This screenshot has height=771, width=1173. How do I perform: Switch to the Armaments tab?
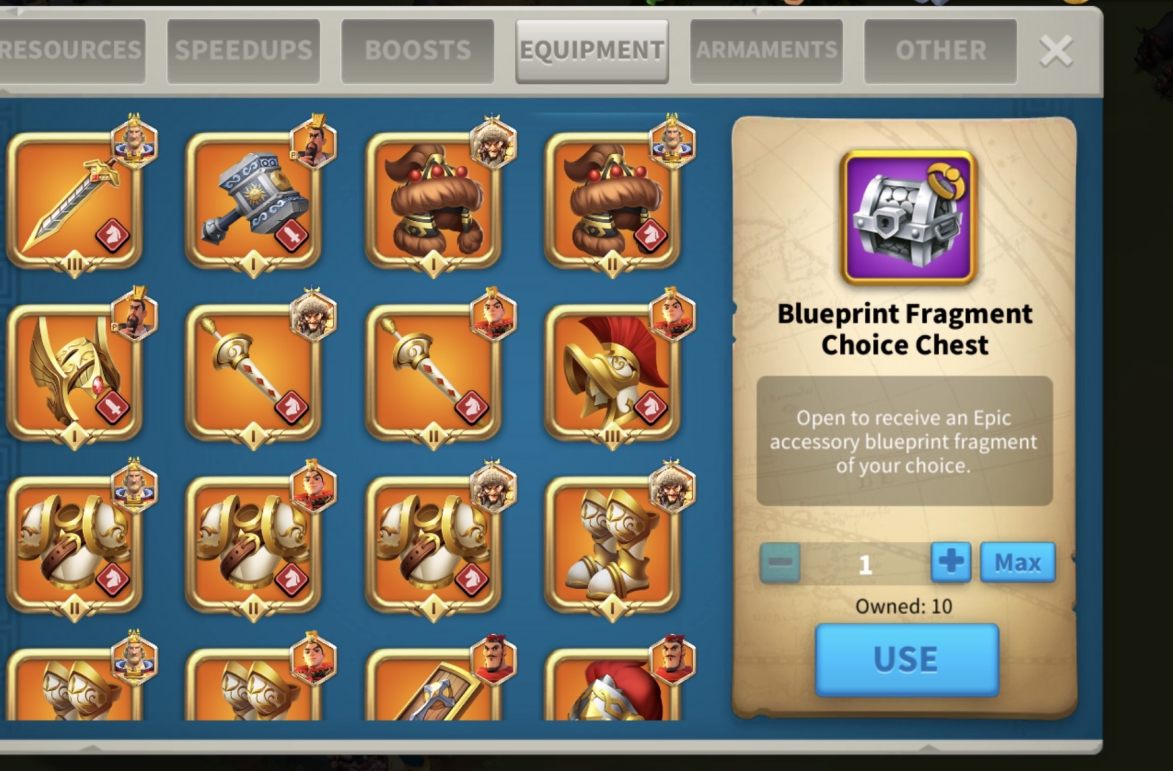[x=766, y=50]
